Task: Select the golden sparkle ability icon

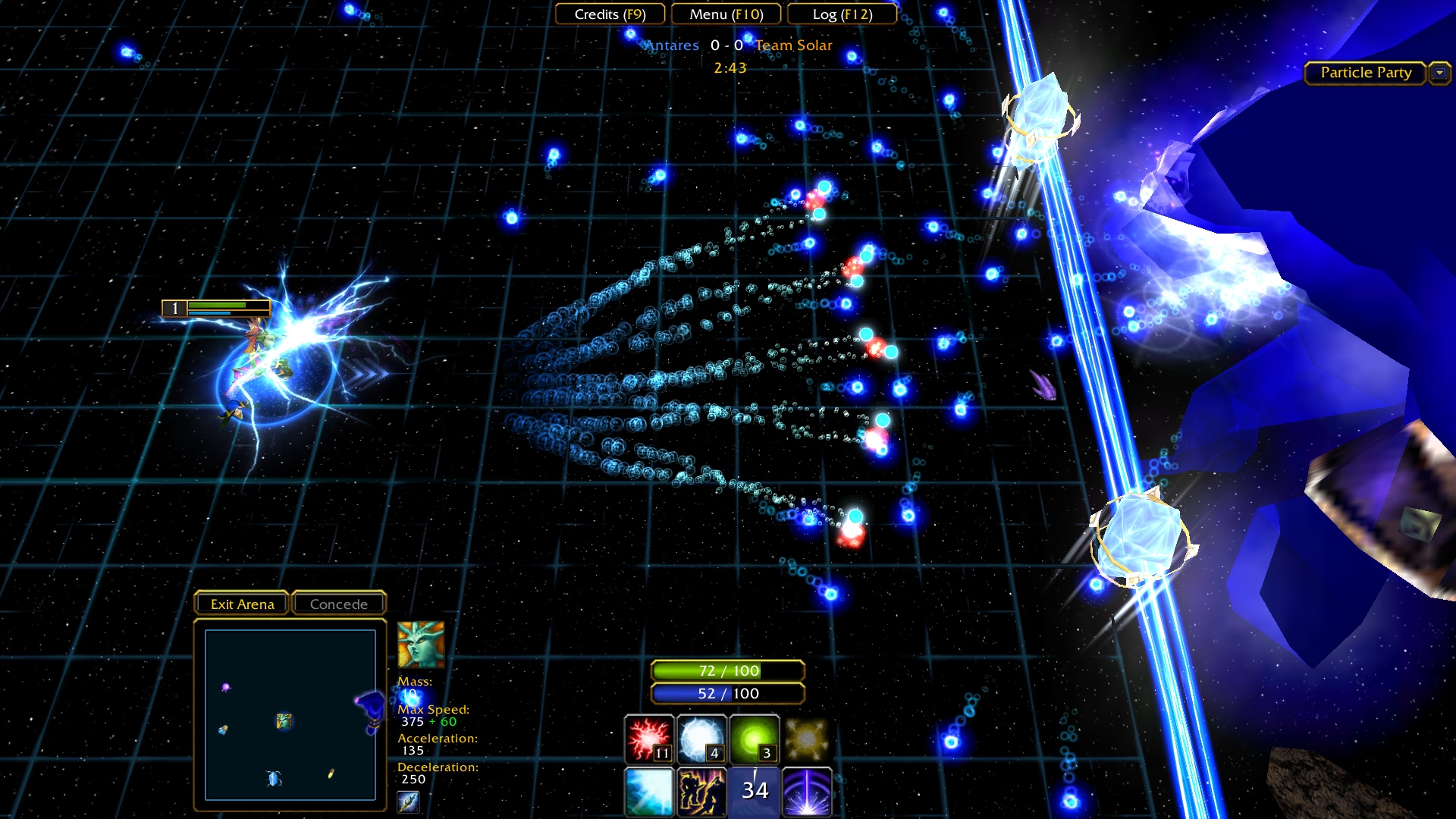Action: tap(806, 739)
